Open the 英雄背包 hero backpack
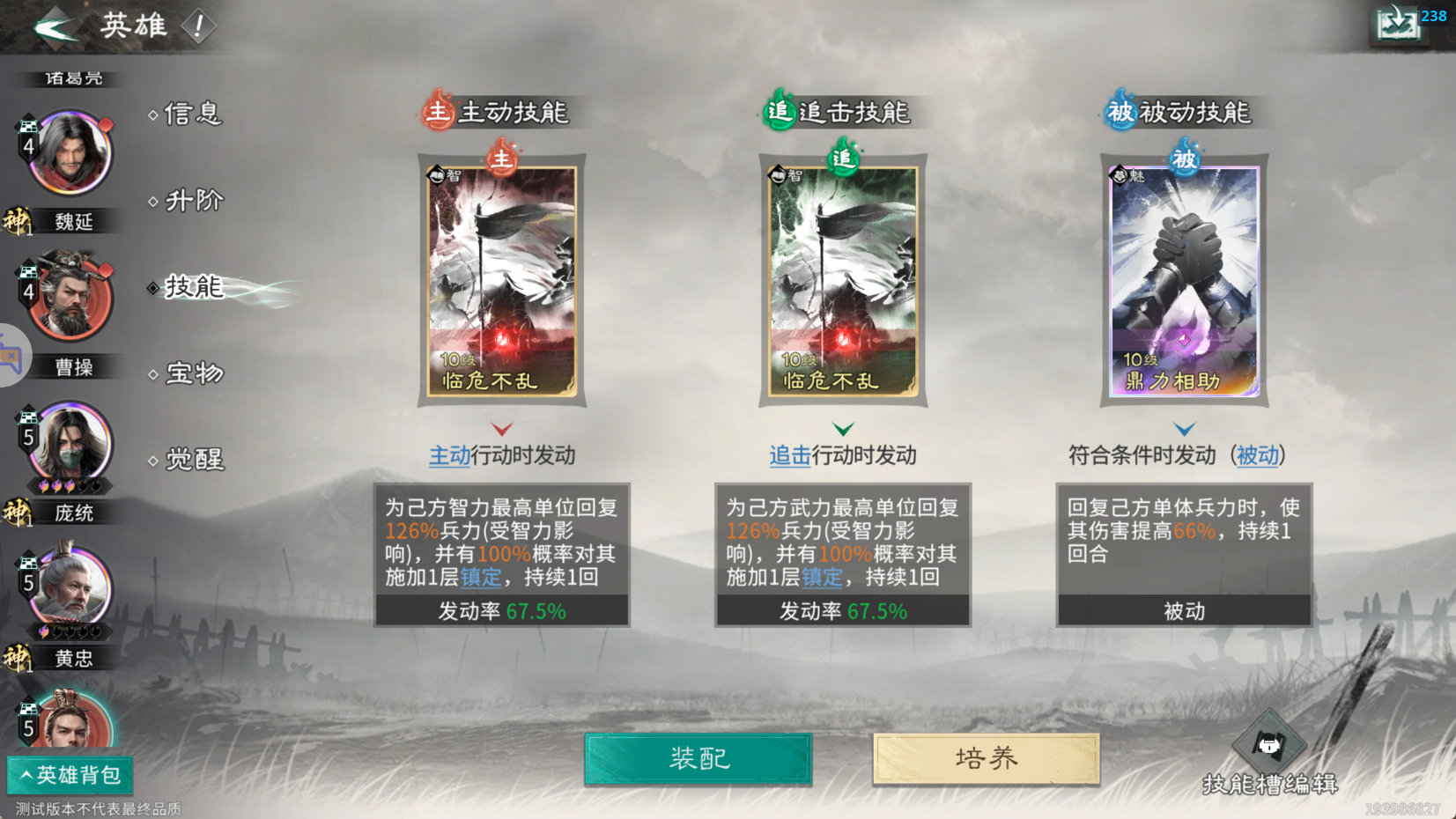This screenshot has height=819, width=1456. coord(70,776)
